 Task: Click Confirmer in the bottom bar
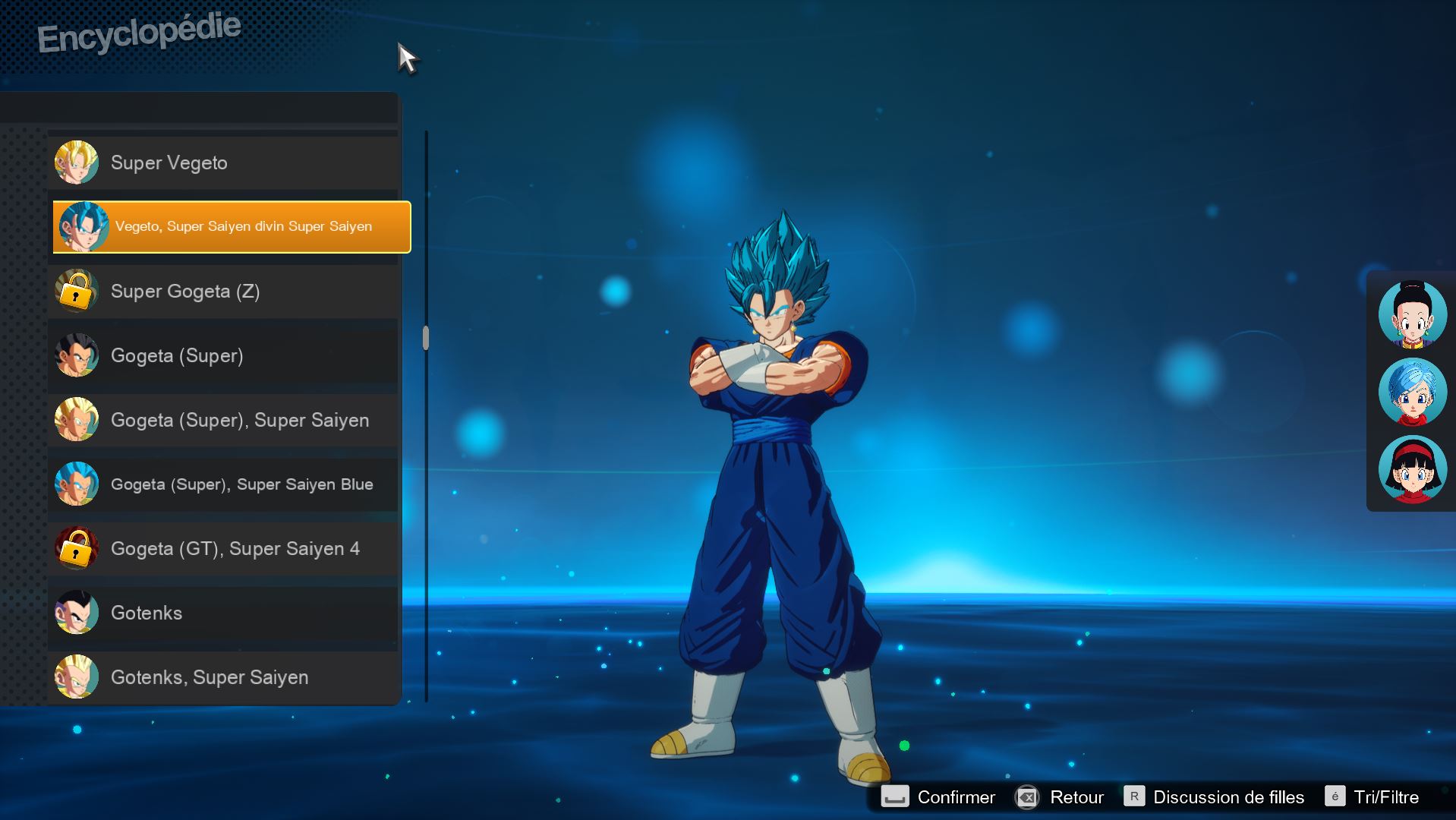coord(955,797)
